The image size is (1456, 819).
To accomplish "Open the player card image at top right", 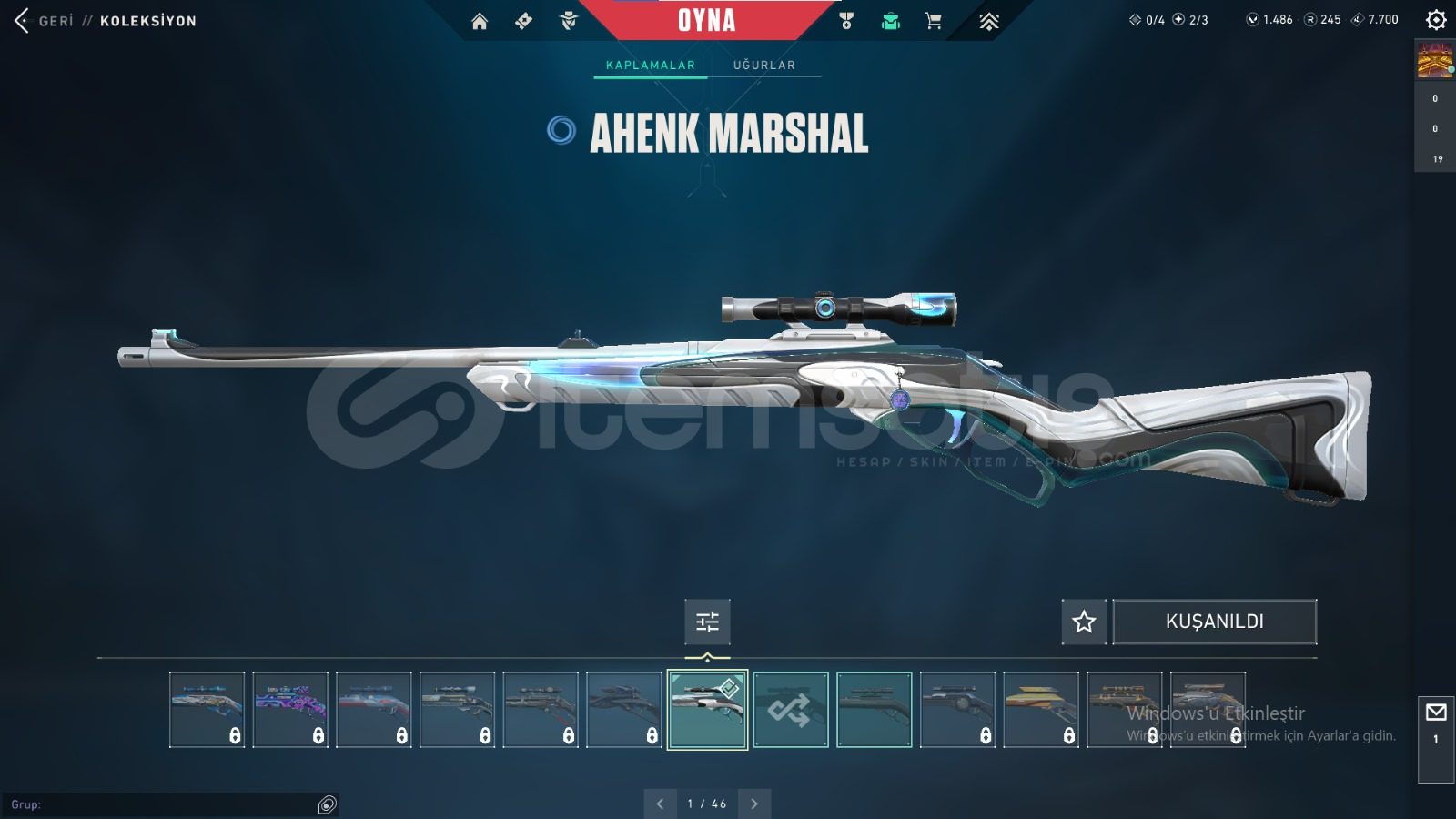I will coord(1435,60).
